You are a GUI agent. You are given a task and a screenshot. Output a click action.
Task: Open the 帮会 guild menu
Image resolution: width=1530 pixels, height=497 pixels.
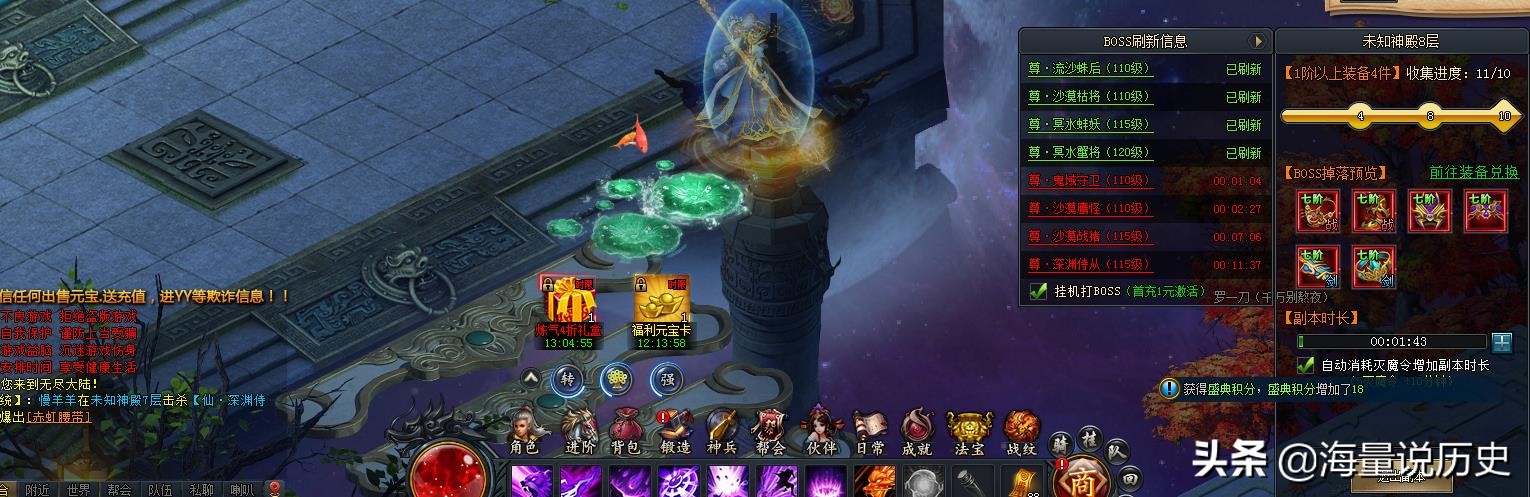(x=770, y=432)
